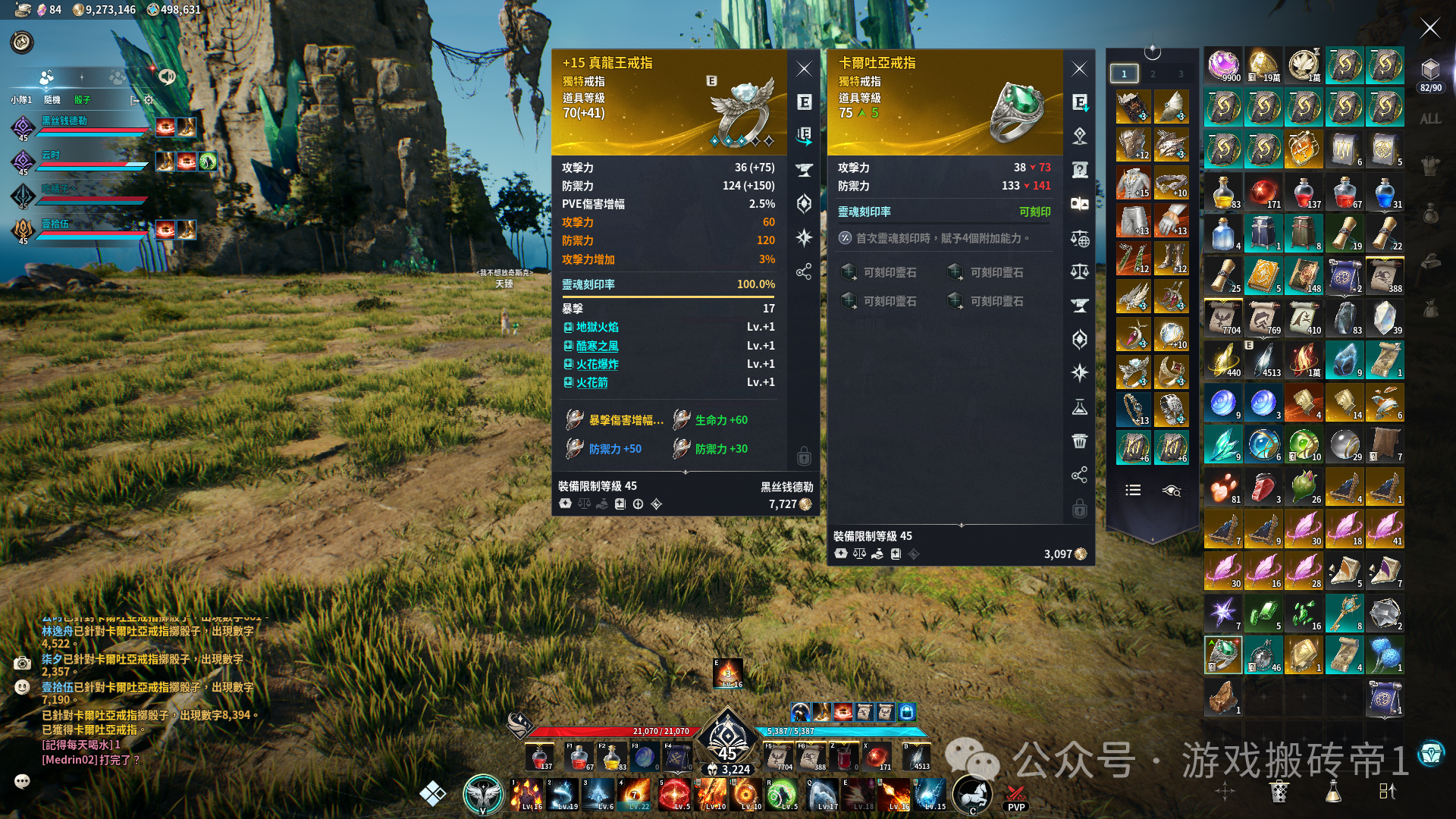The width and height of the screenshot is (1456, 819).
Task: Open the 骰子 dice tab in party panel
Action: pos(82,100)
